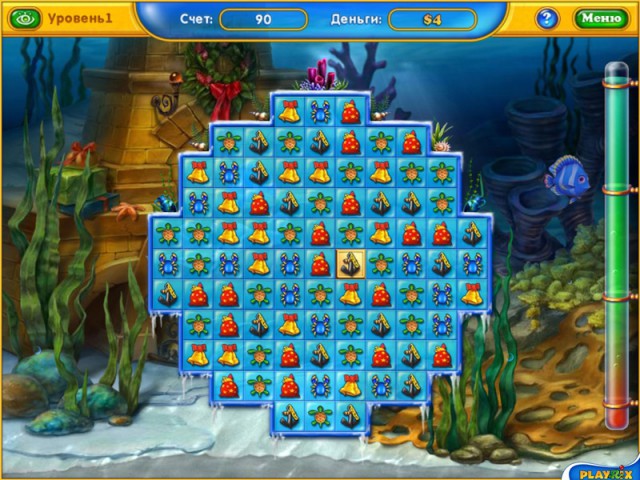This screenshot has width=640, height=480.
Task: Open the Меню button
Action: pos(600,18)
